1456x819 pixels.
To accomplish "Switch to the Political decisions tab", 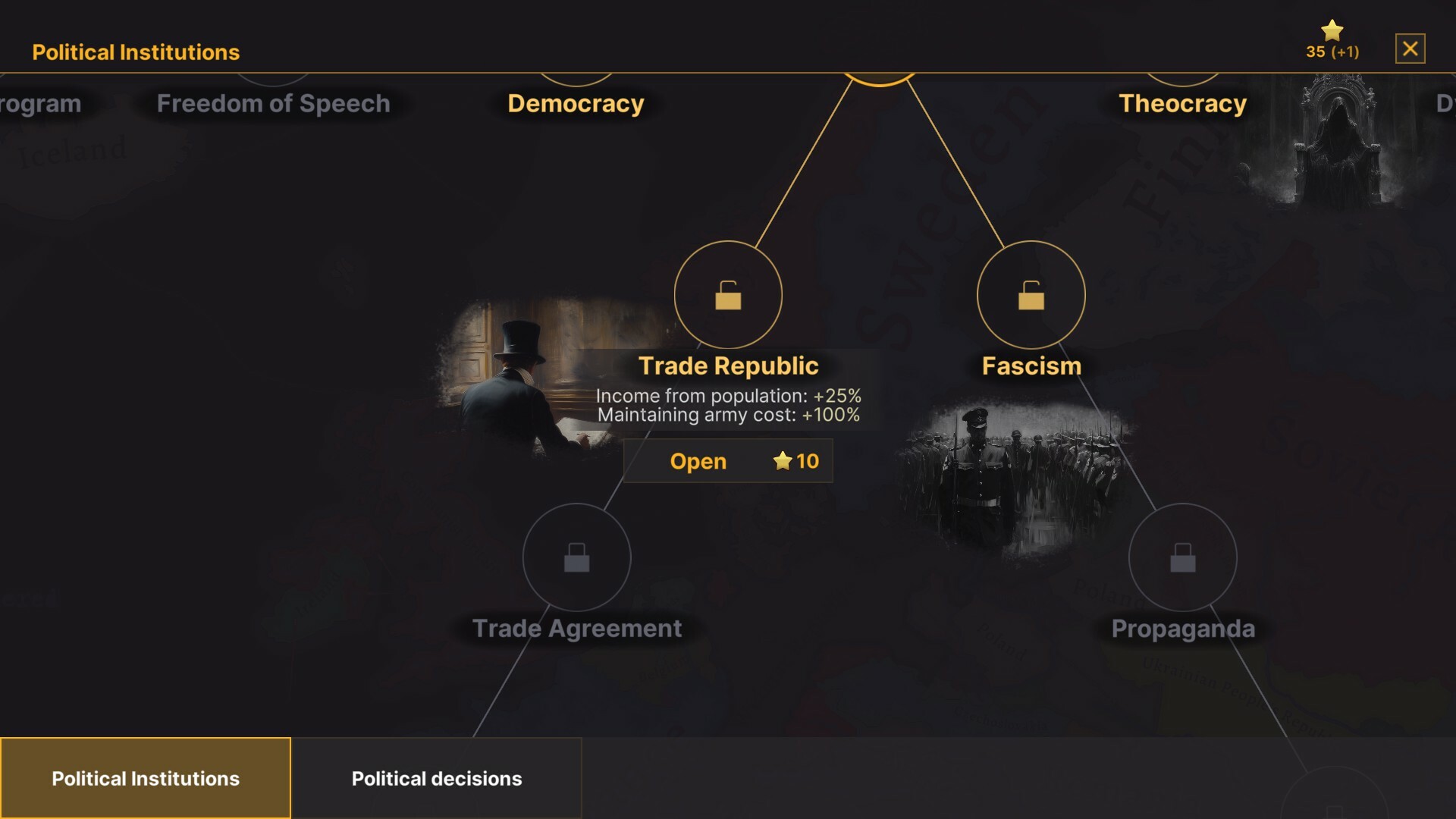I will pyautogui.click(x=437, y=778).
